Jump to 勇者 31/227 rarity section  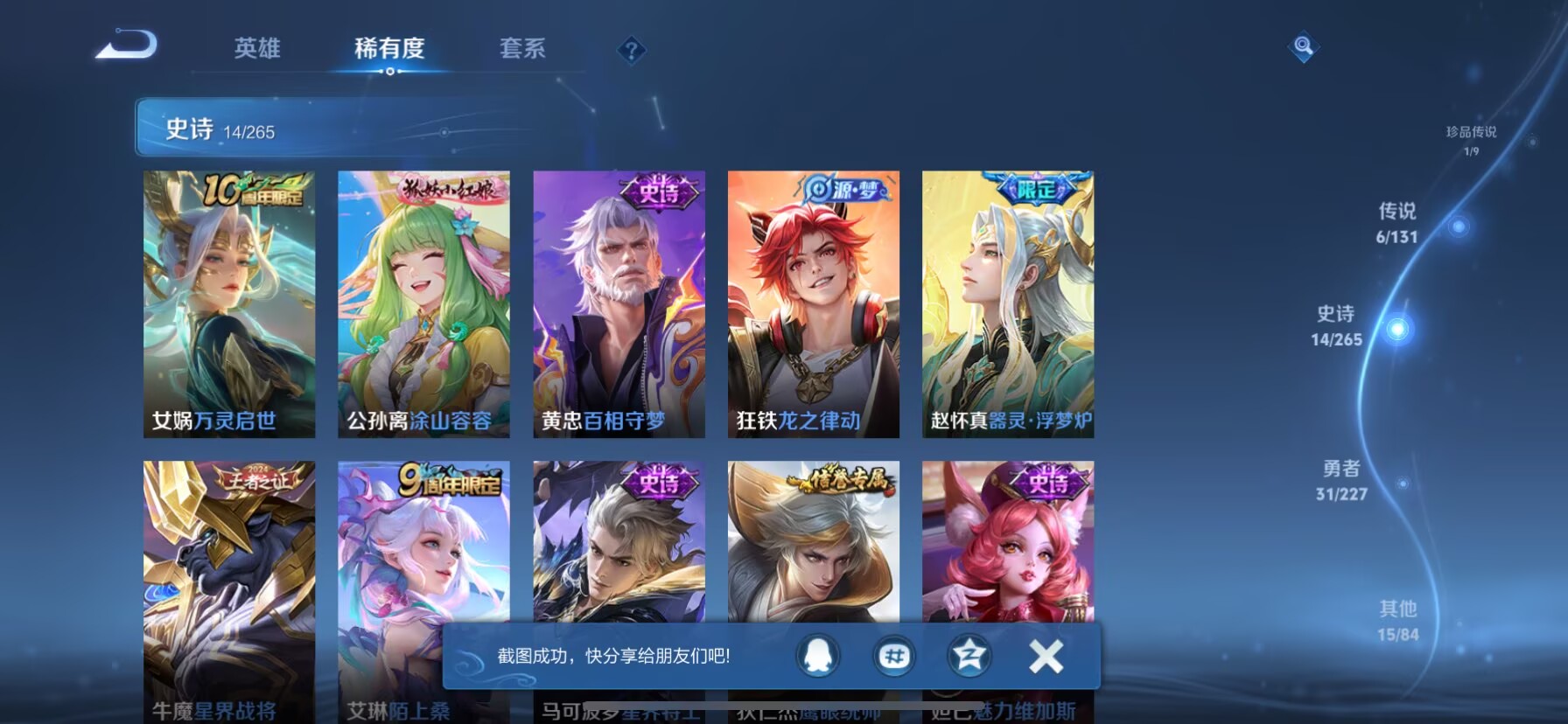(1341, 481)
